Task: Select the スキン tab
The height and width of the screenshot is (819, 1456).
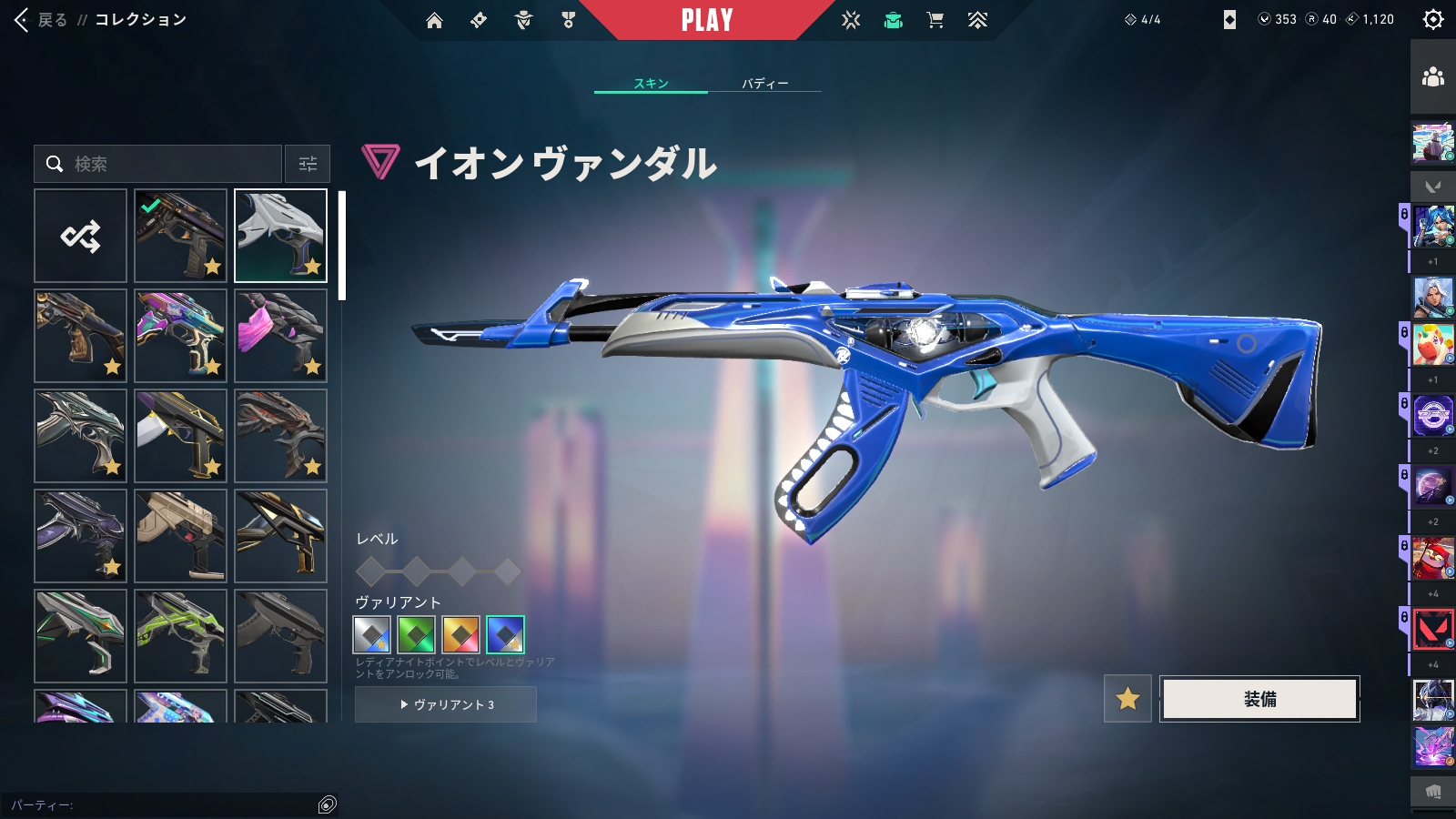Action: (x=651, y=83)
